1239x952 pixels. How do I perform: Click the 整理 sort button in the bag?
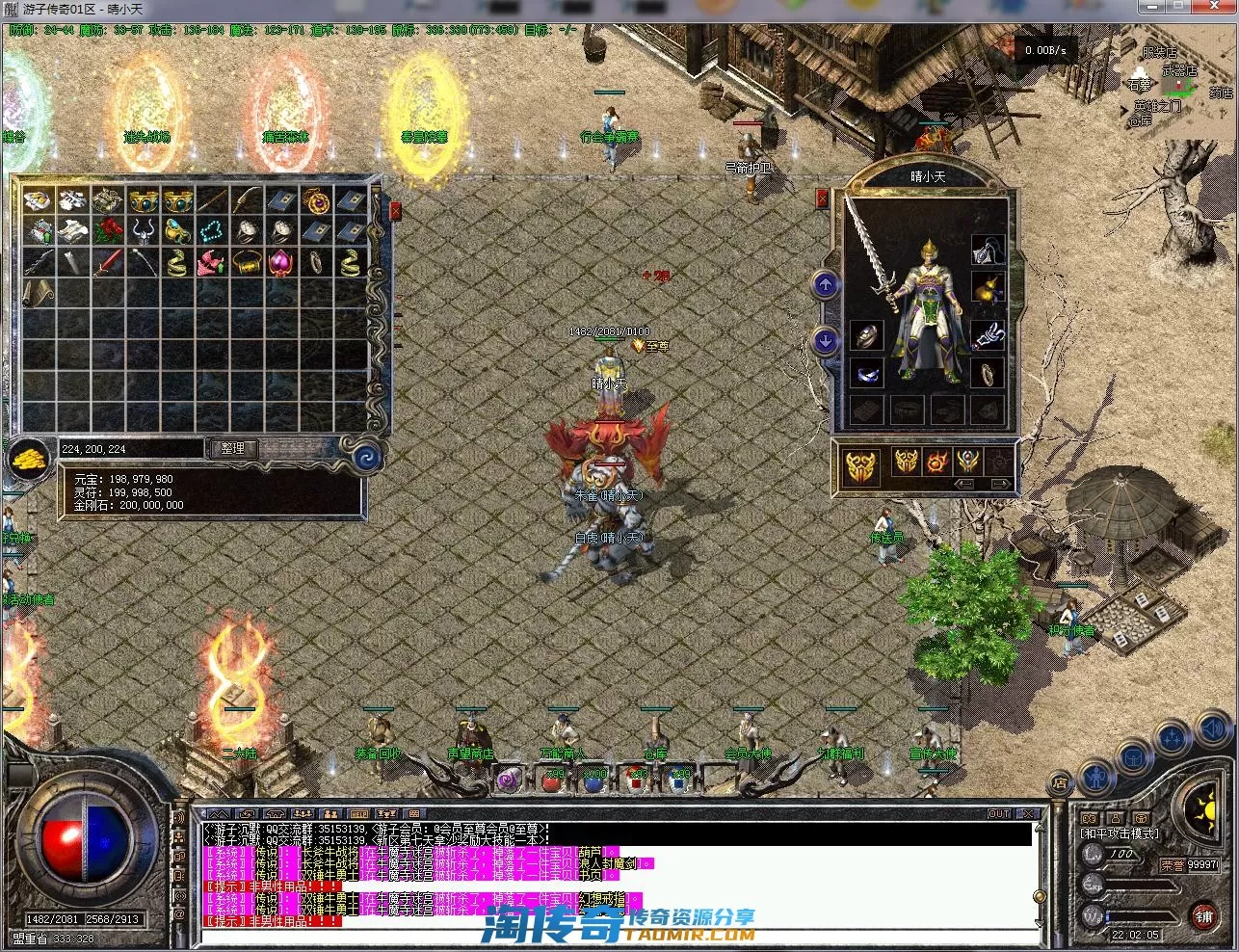233,448
